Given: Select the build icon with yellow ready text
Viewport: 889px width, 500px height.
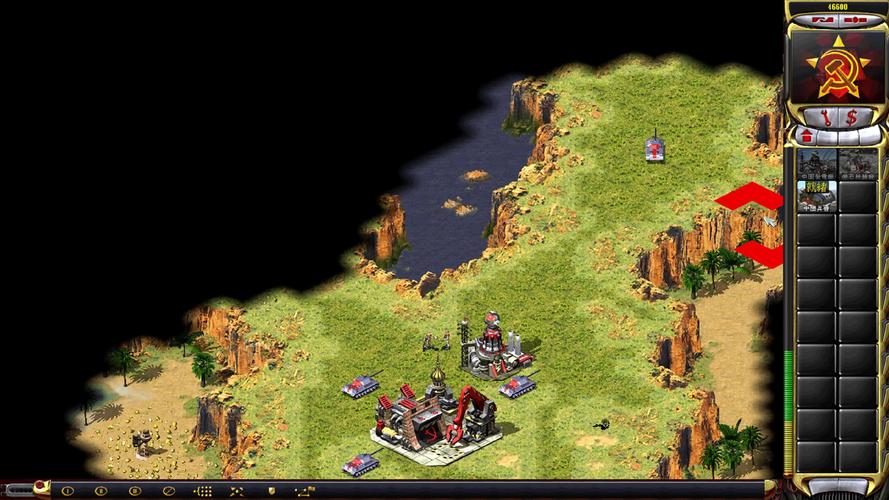Looking at the screenshot, I should (x=816, y=195).
